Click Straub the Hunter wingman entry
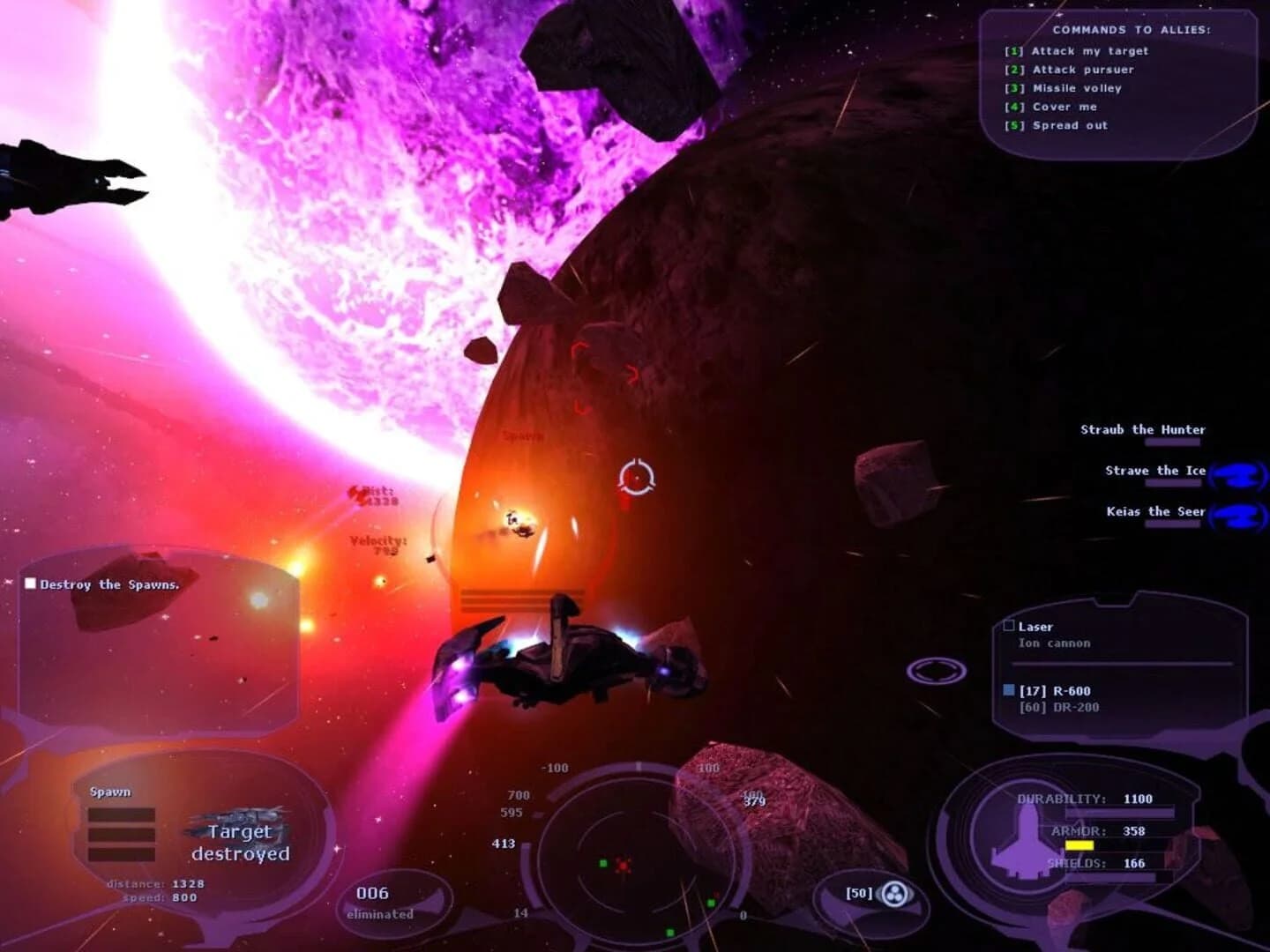The height and width of the screenshot is (952, 1270). (x=1142, y=429)
